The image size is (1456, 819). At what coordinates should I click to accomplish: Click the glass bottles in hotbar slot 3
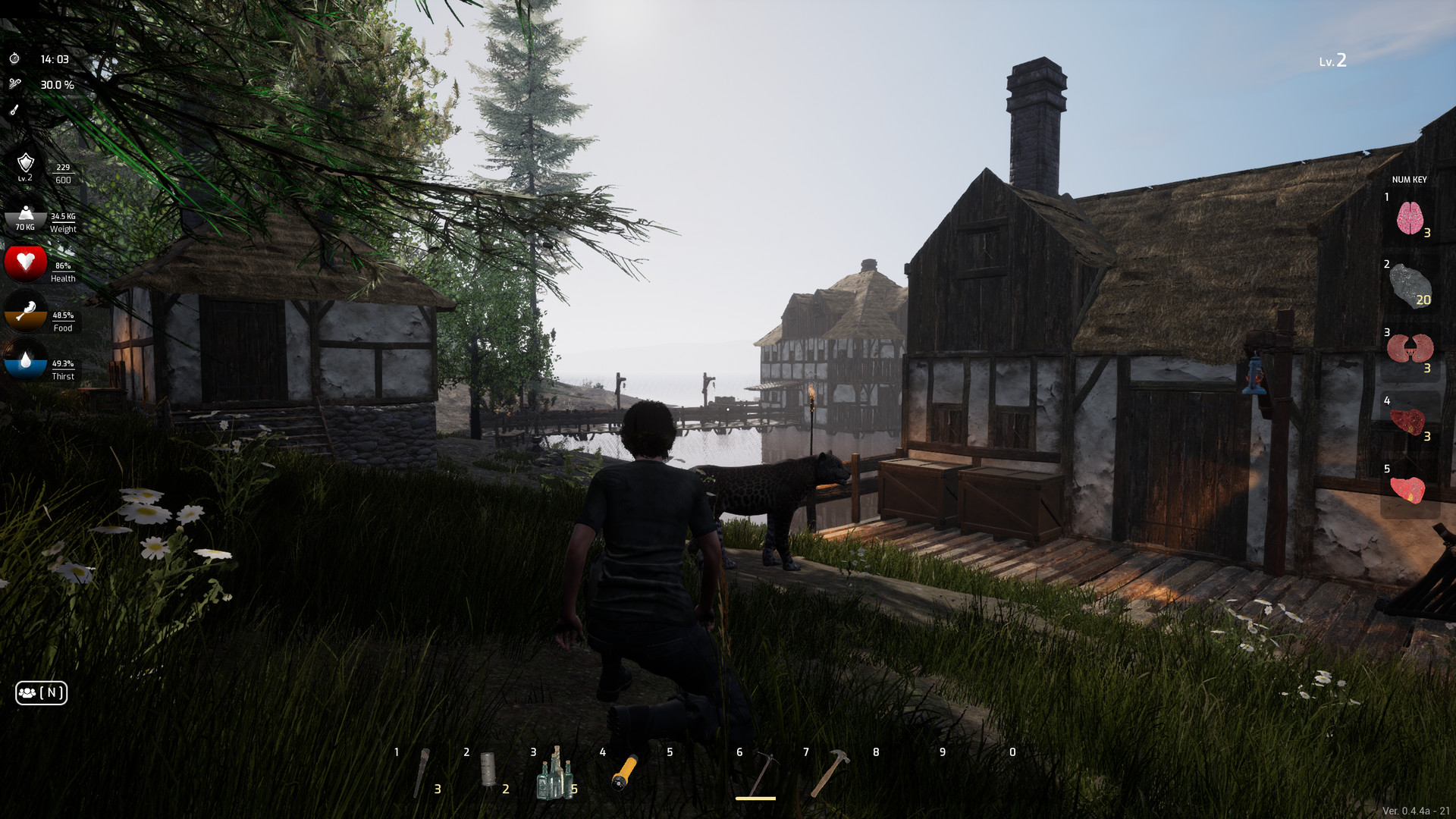(557, 775)
